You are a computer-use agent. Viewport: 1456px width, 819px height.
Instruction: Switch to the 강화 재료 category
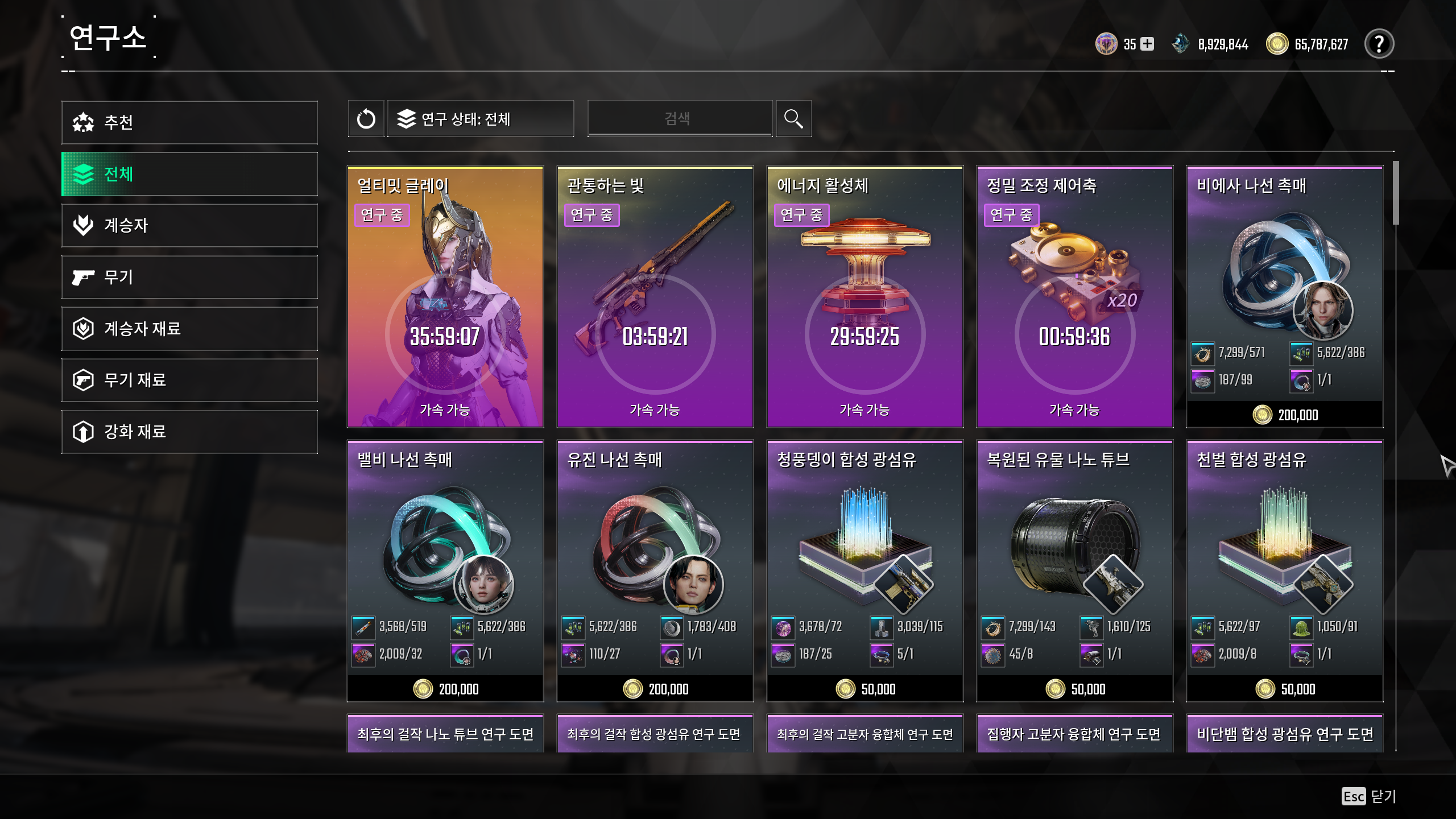[x=189, y=432]
